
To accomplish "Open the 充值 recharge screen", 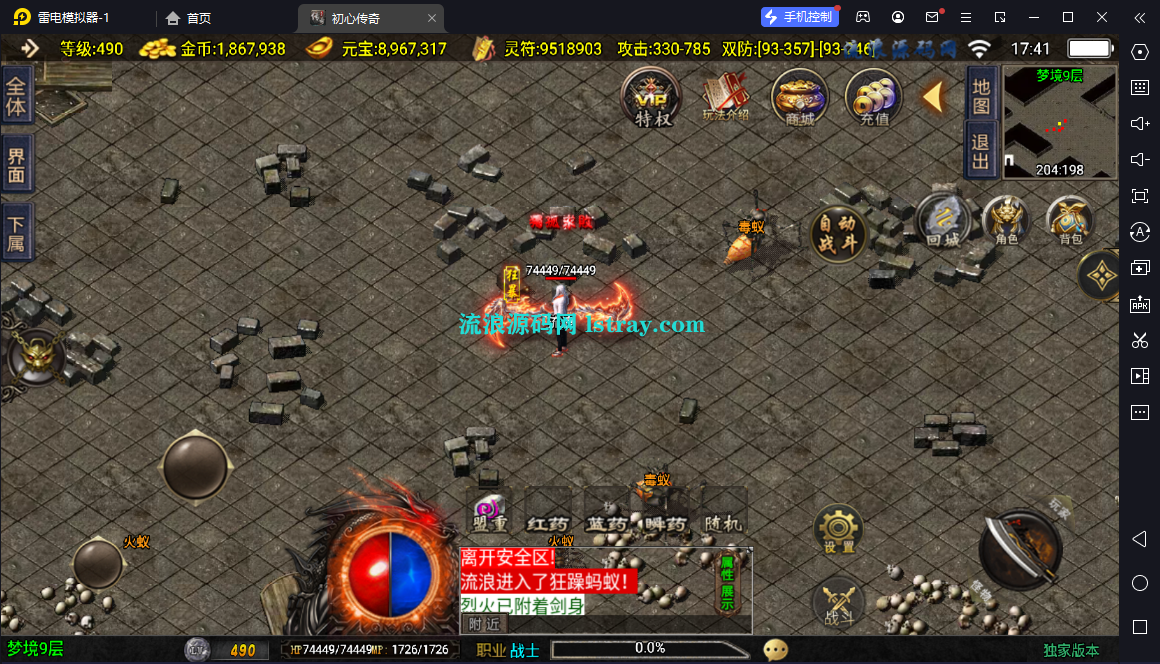I will point(874,97).
